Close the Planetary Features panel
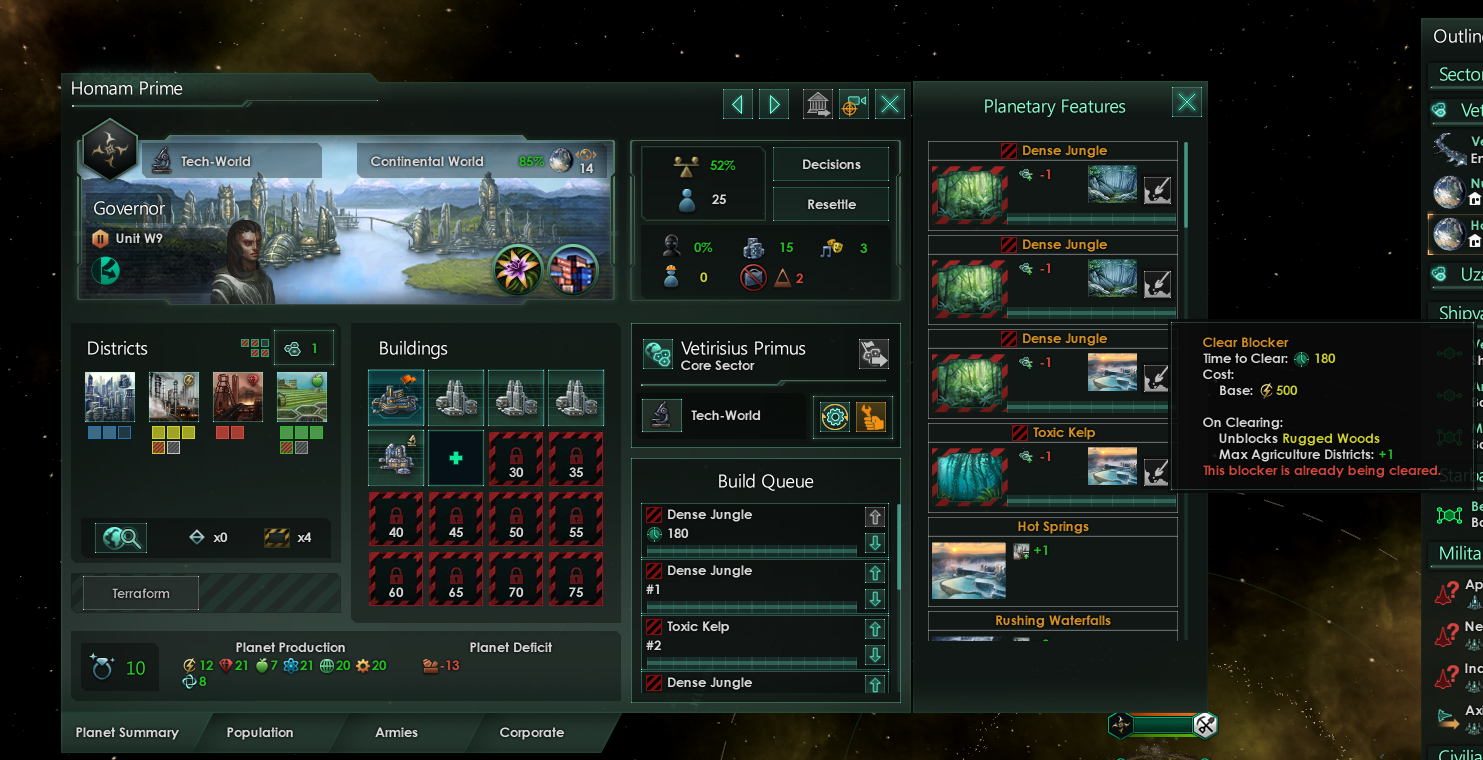 pyautogui.click(x=1186, y=102)
